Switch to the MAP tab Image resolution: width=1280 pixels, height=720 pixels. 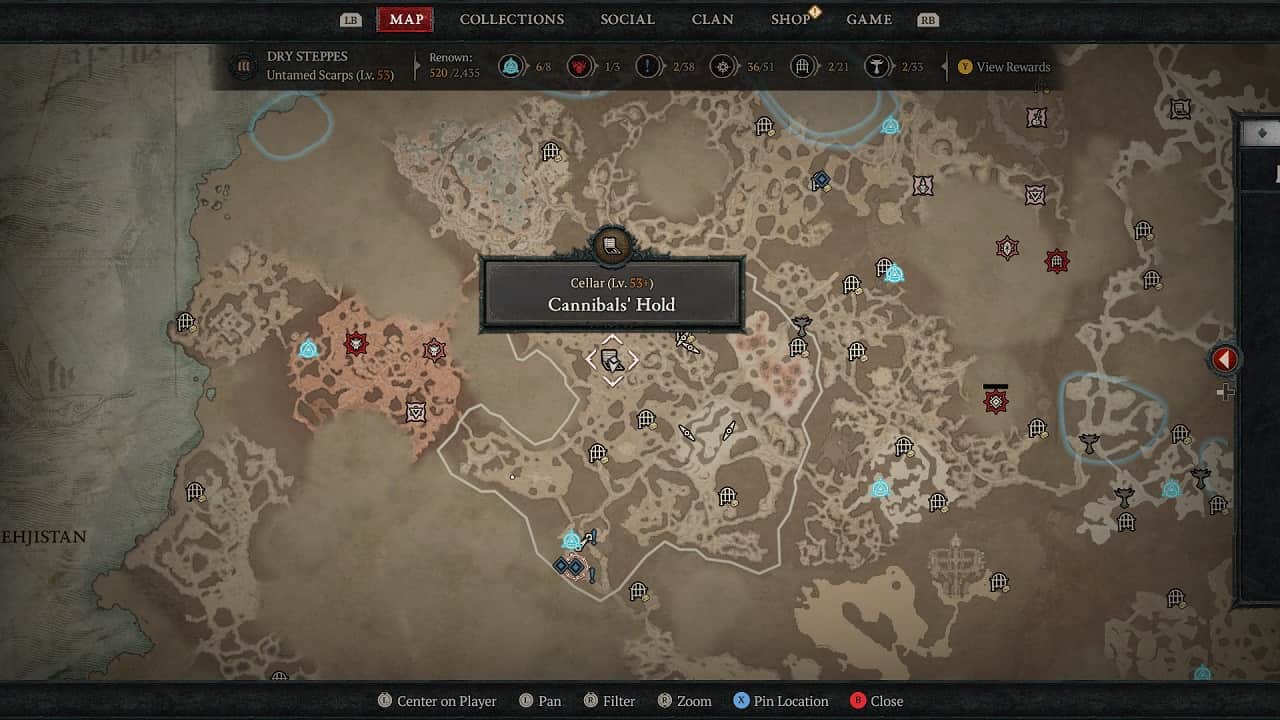pos(406,19)
